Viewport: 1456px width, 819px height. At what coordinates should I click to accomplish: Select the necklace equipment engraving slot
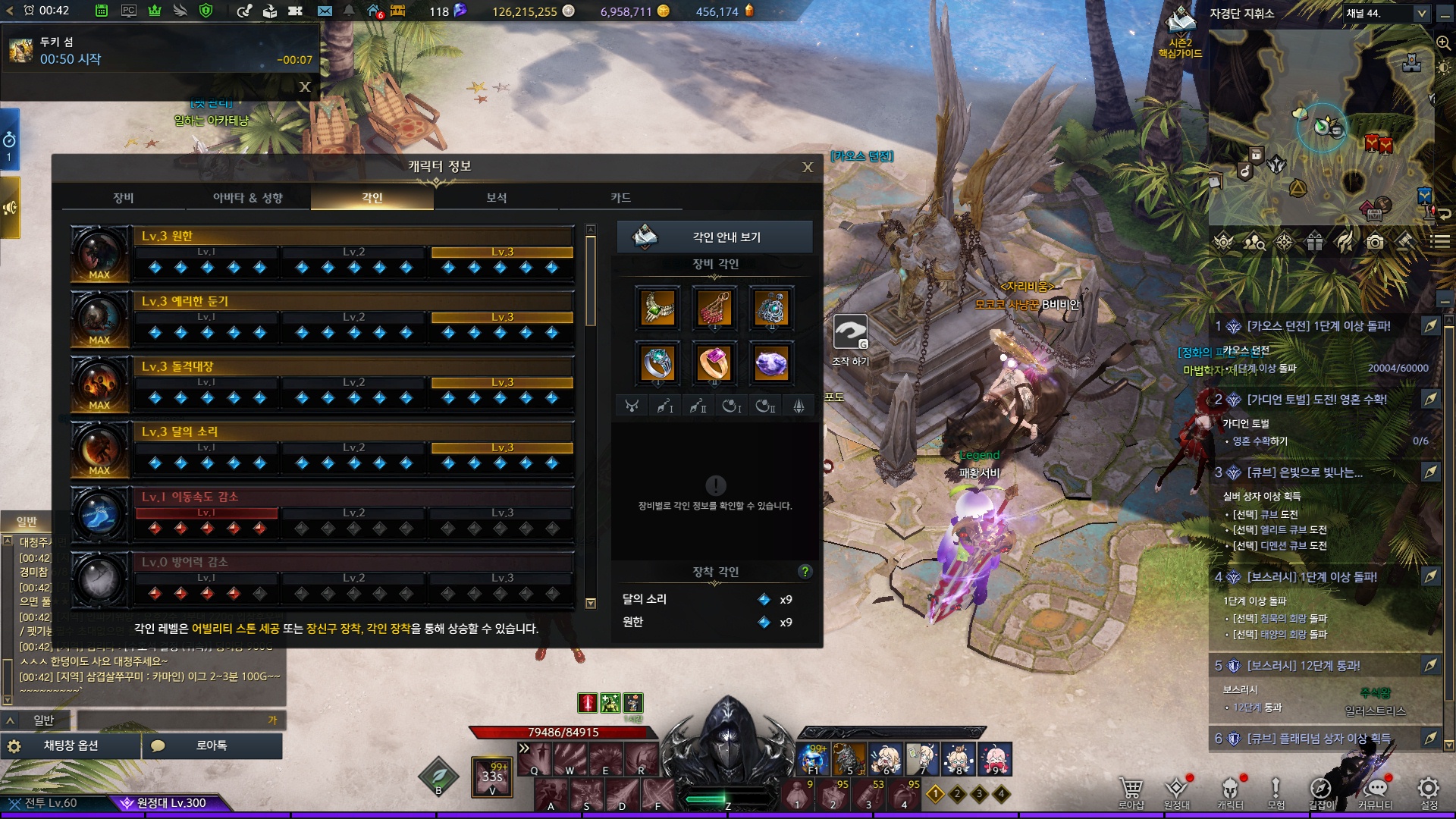[x=657, y=309]
